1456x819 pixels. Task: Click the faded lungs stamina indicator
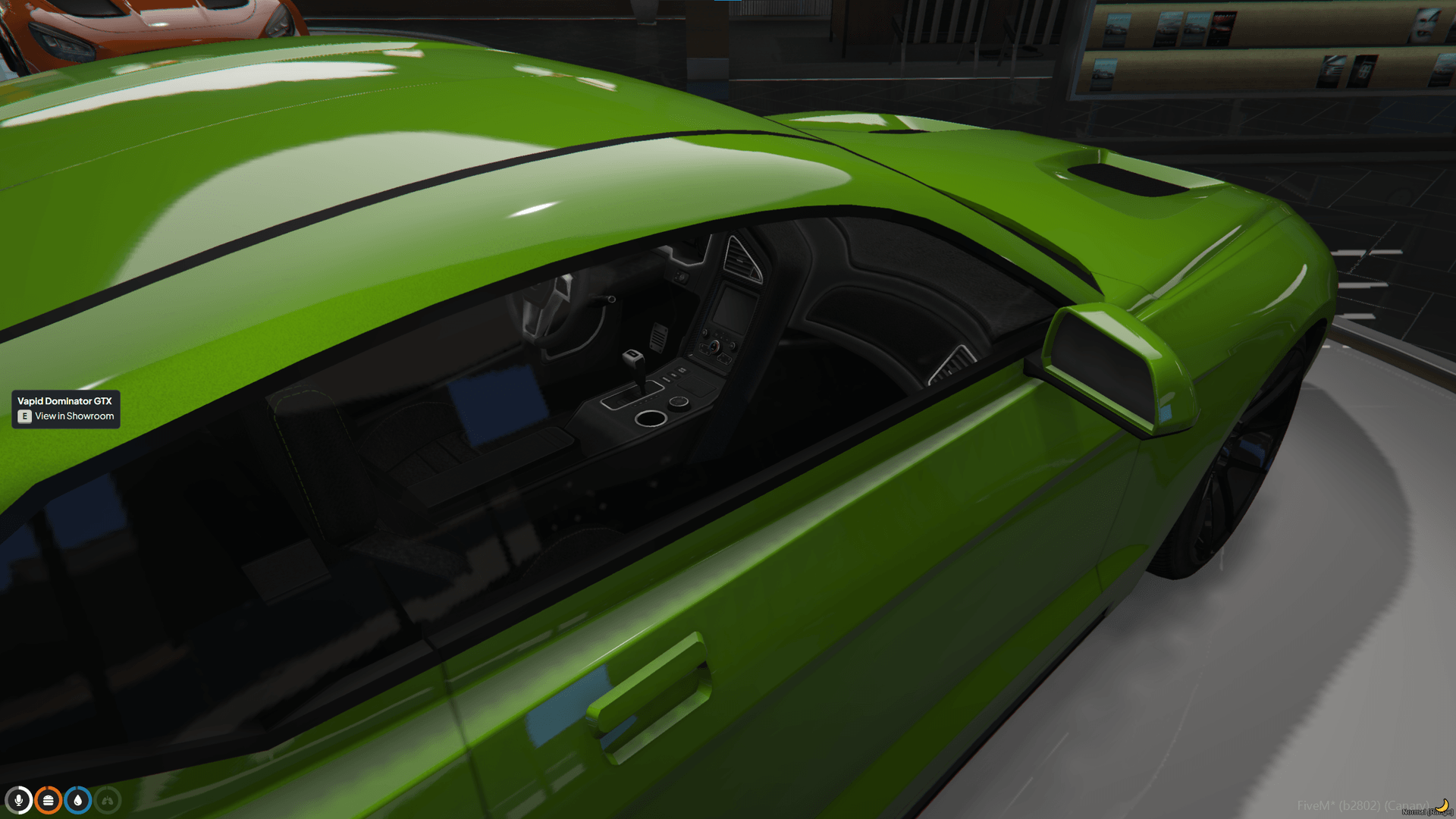[x=108, y=800]
